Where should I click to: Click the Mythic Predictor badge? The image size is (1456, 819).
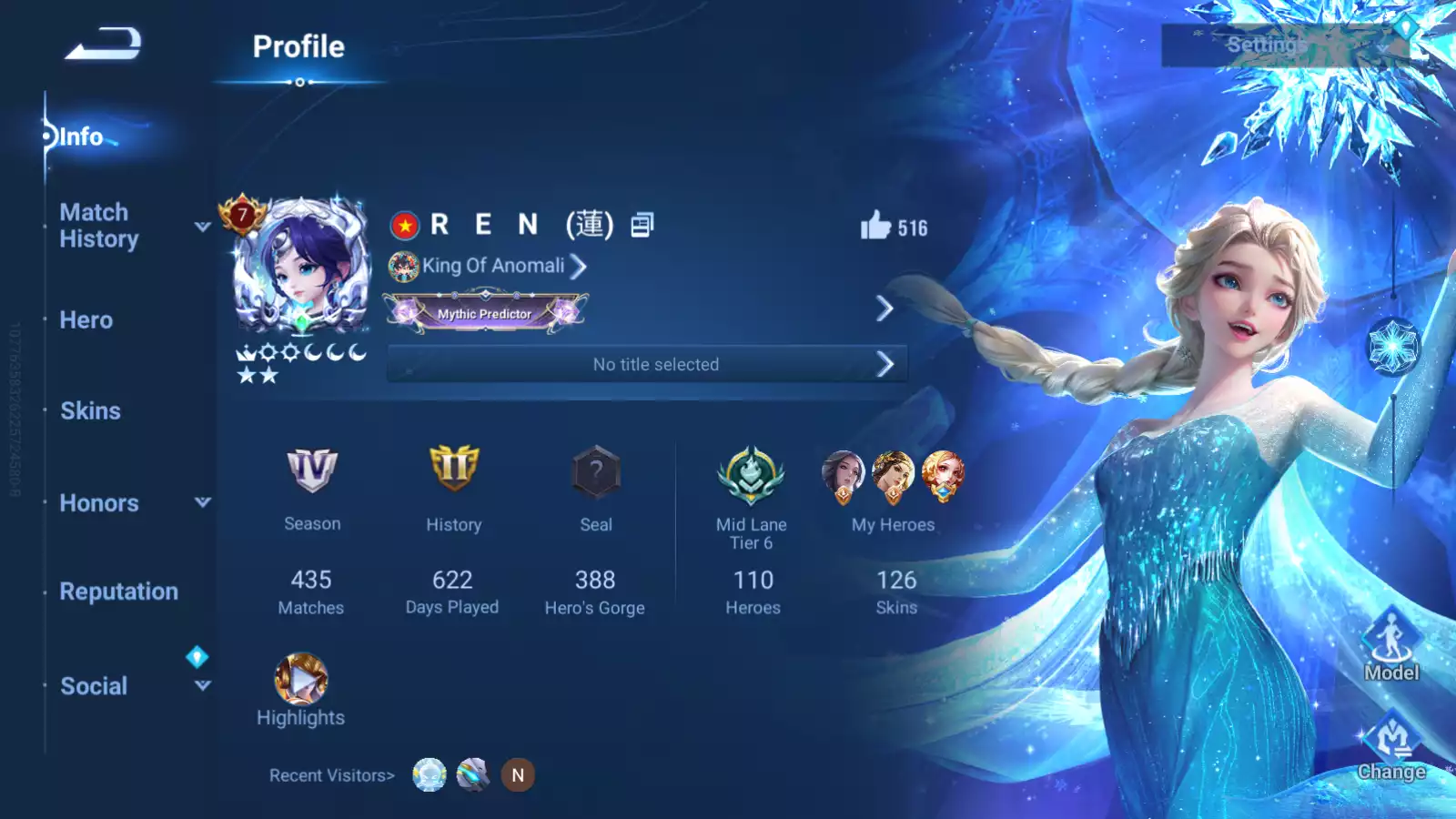[485, 312]
